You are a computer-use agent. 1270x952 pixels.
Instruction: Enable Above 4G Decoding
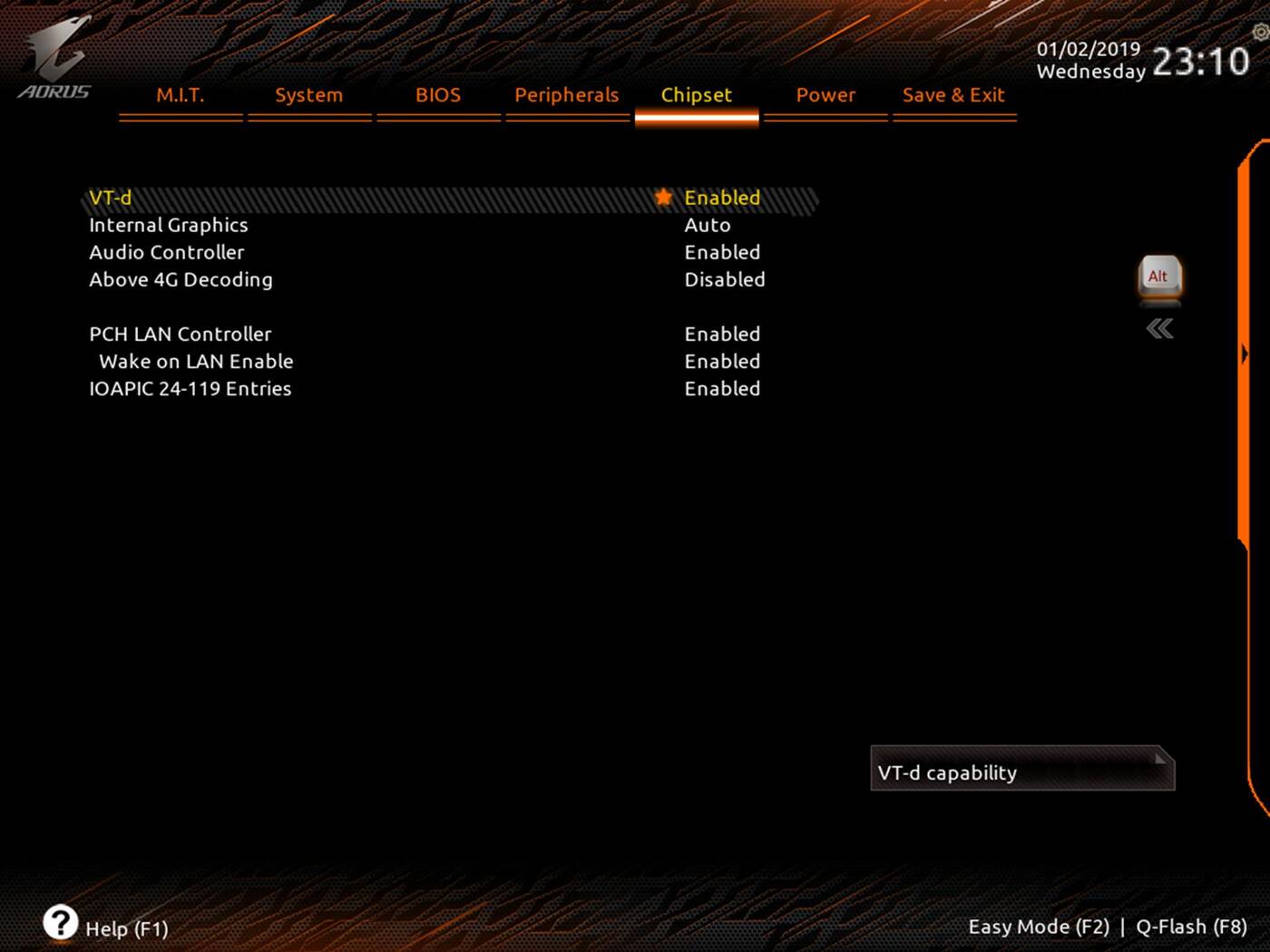coord(724,279)
